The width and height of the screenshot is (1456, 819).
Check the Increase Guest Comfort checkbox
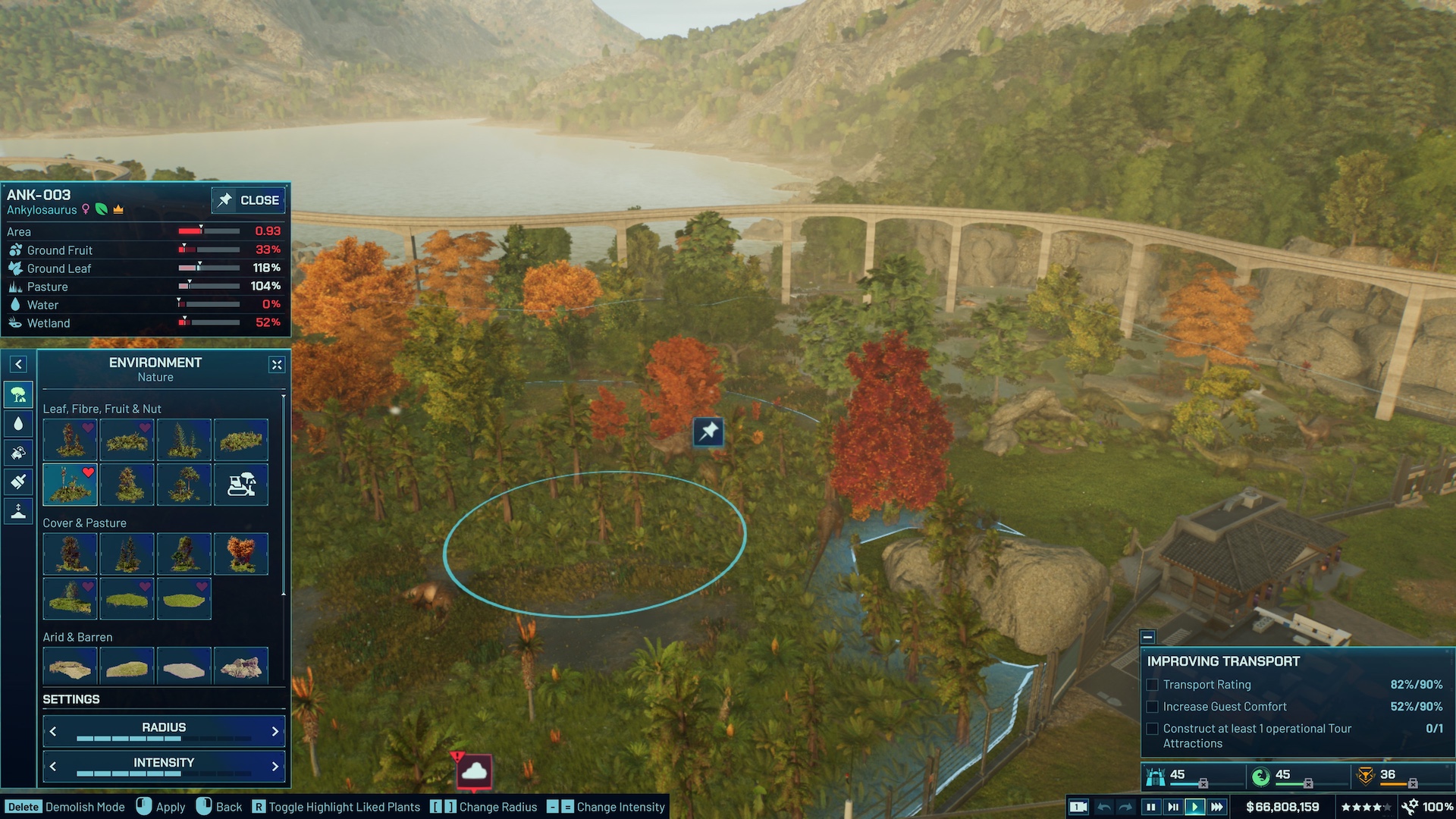(1153, 707)
